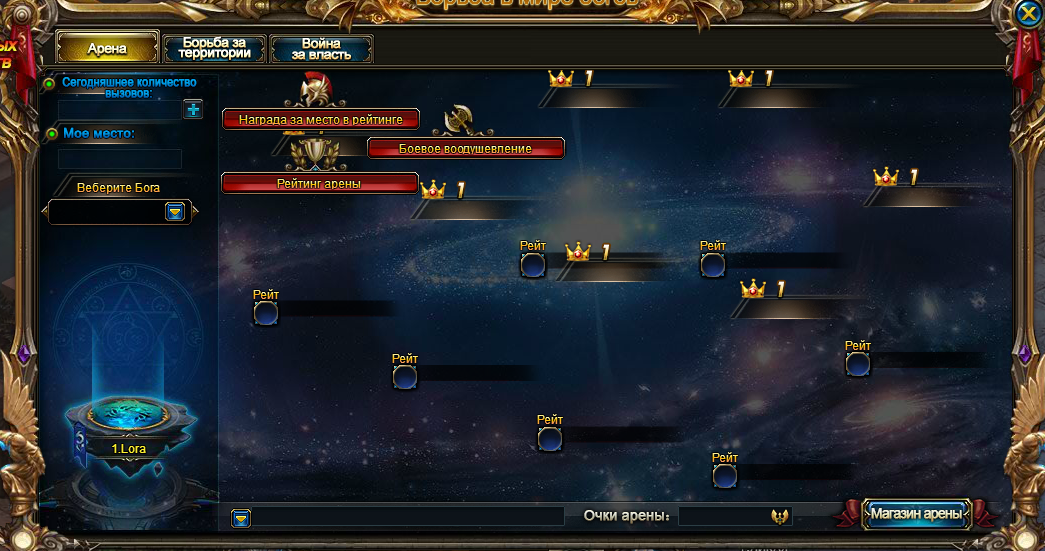Viewport: 1045px width, 551px height.
Task: Open the bottom-left arrow dropdown
Action: (241, 518)
